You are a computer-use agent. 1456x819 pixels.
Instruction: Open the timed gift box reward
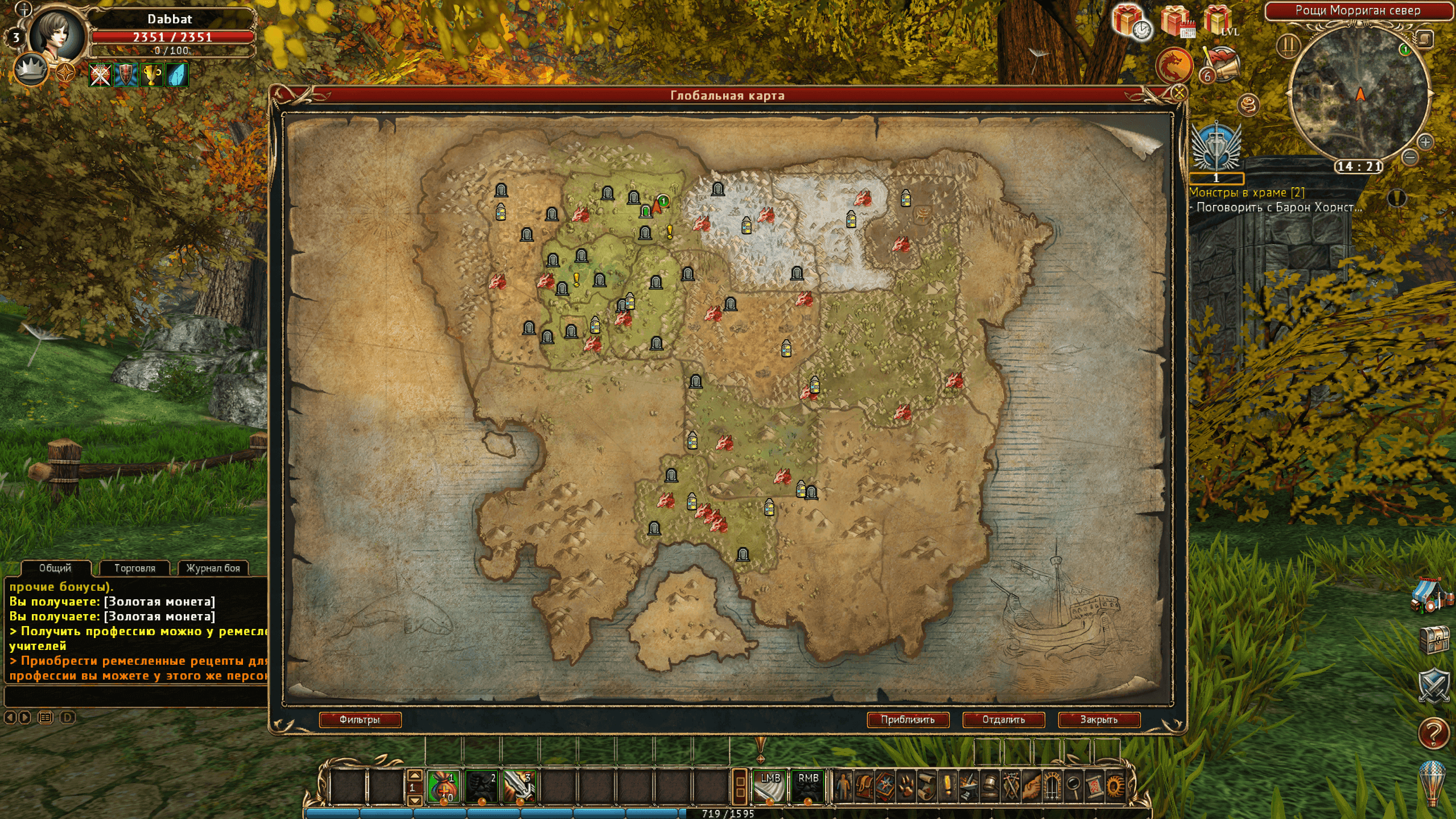1131,23
